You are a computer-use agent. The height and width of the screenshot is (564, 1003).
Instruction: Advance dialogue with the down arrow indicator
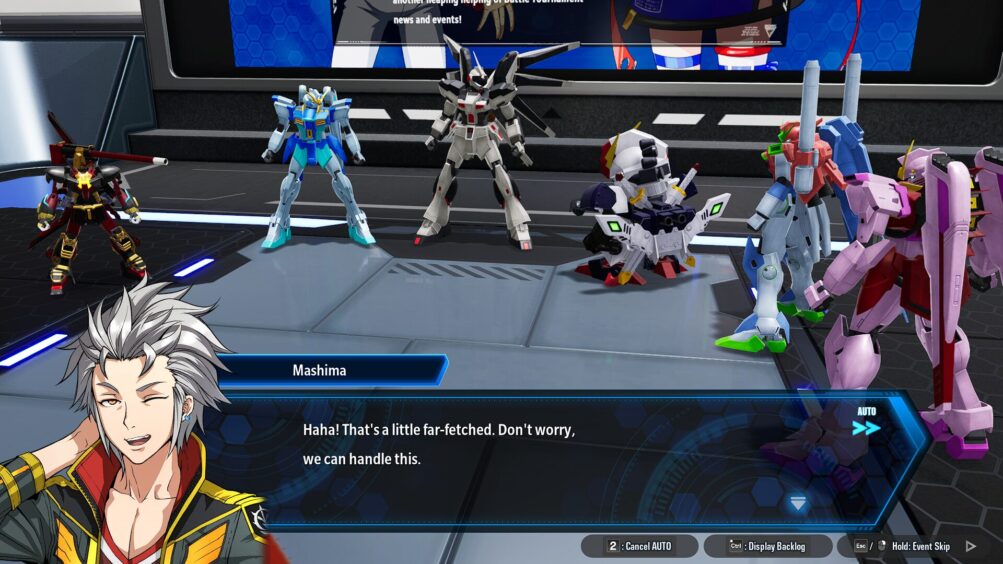797,504
